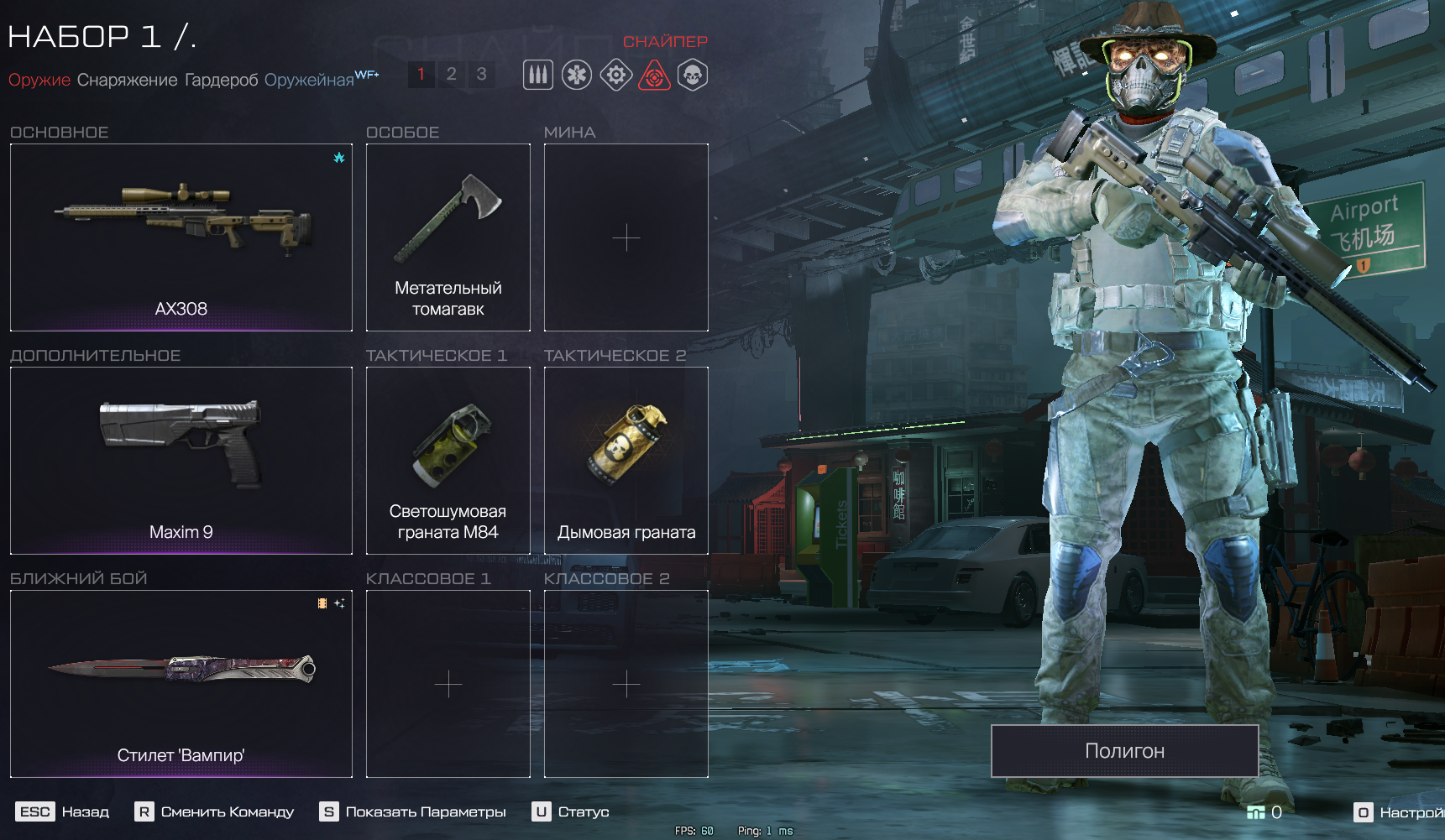
Task: Open the Светошумовая граната M84 slot
Action: (x=448, y=461)
